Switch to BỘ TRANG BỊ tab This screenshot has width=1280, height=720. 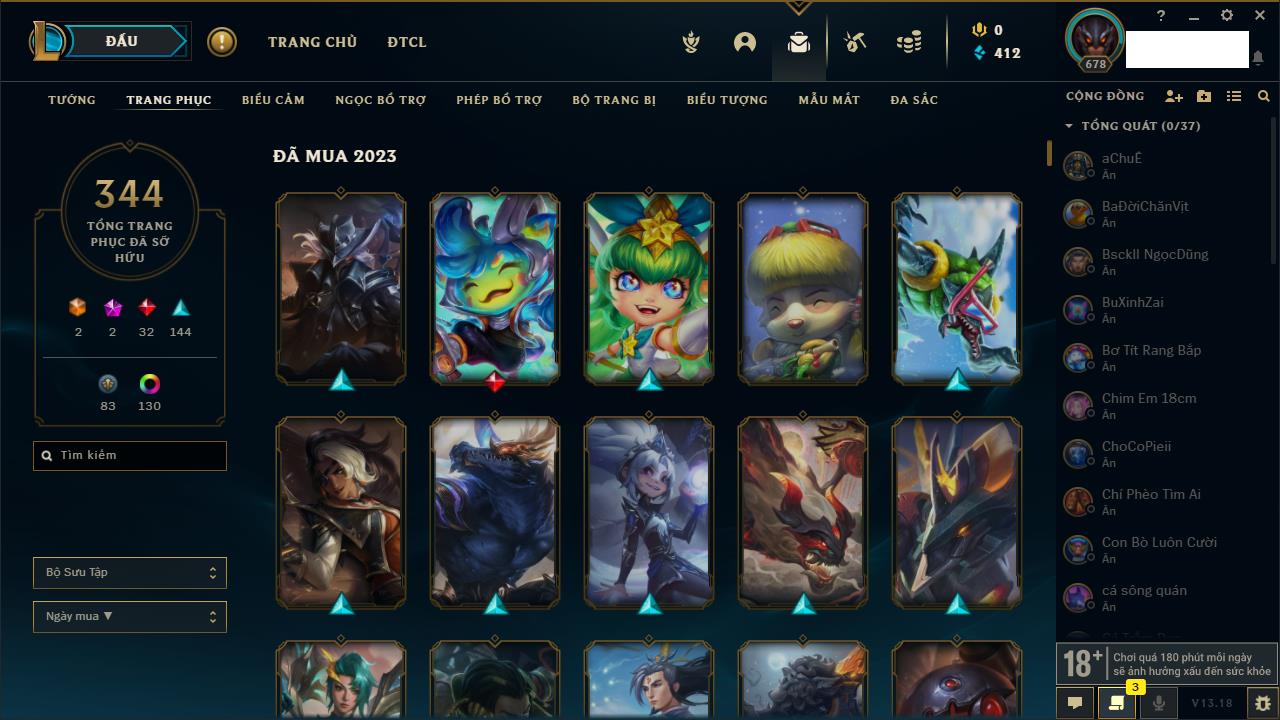(x=614, y=100)
